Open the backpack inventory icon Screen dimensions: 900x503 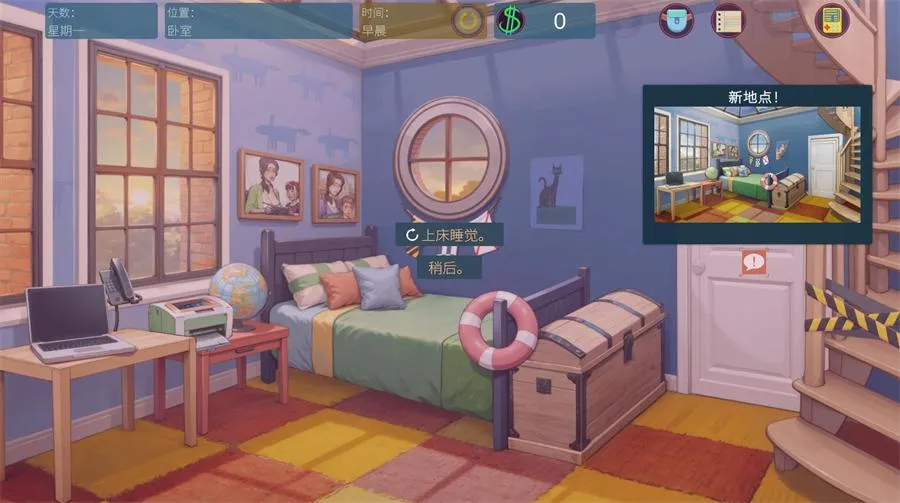click(x=676, y=20)
